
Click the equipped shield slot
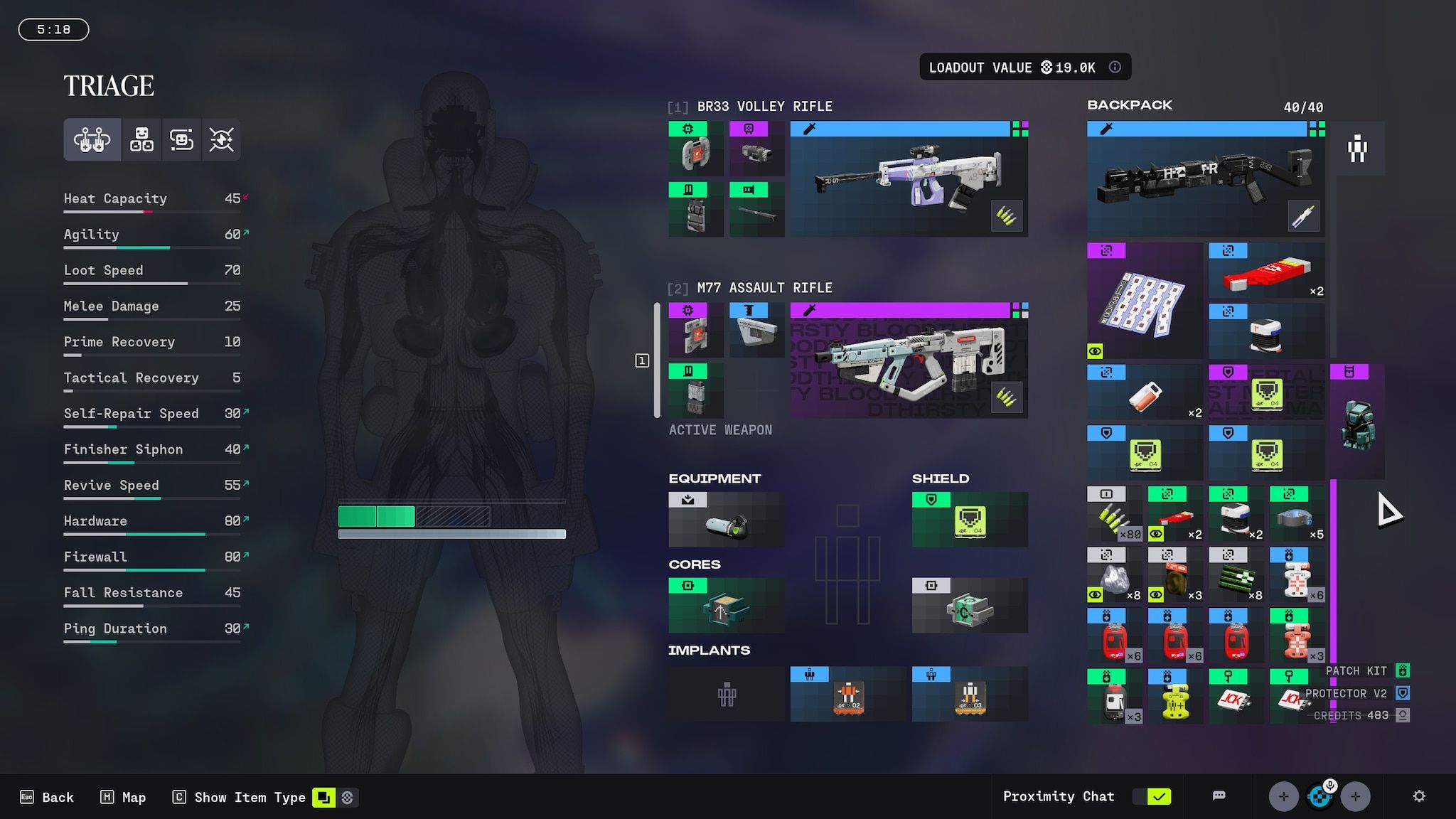pyautogui.click(x=970, y=520)
